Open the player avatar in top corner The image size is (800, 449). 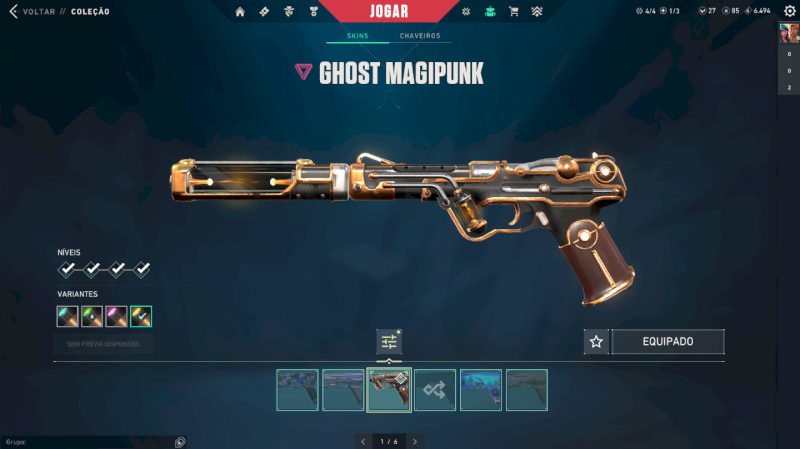[x=789, y=33]
